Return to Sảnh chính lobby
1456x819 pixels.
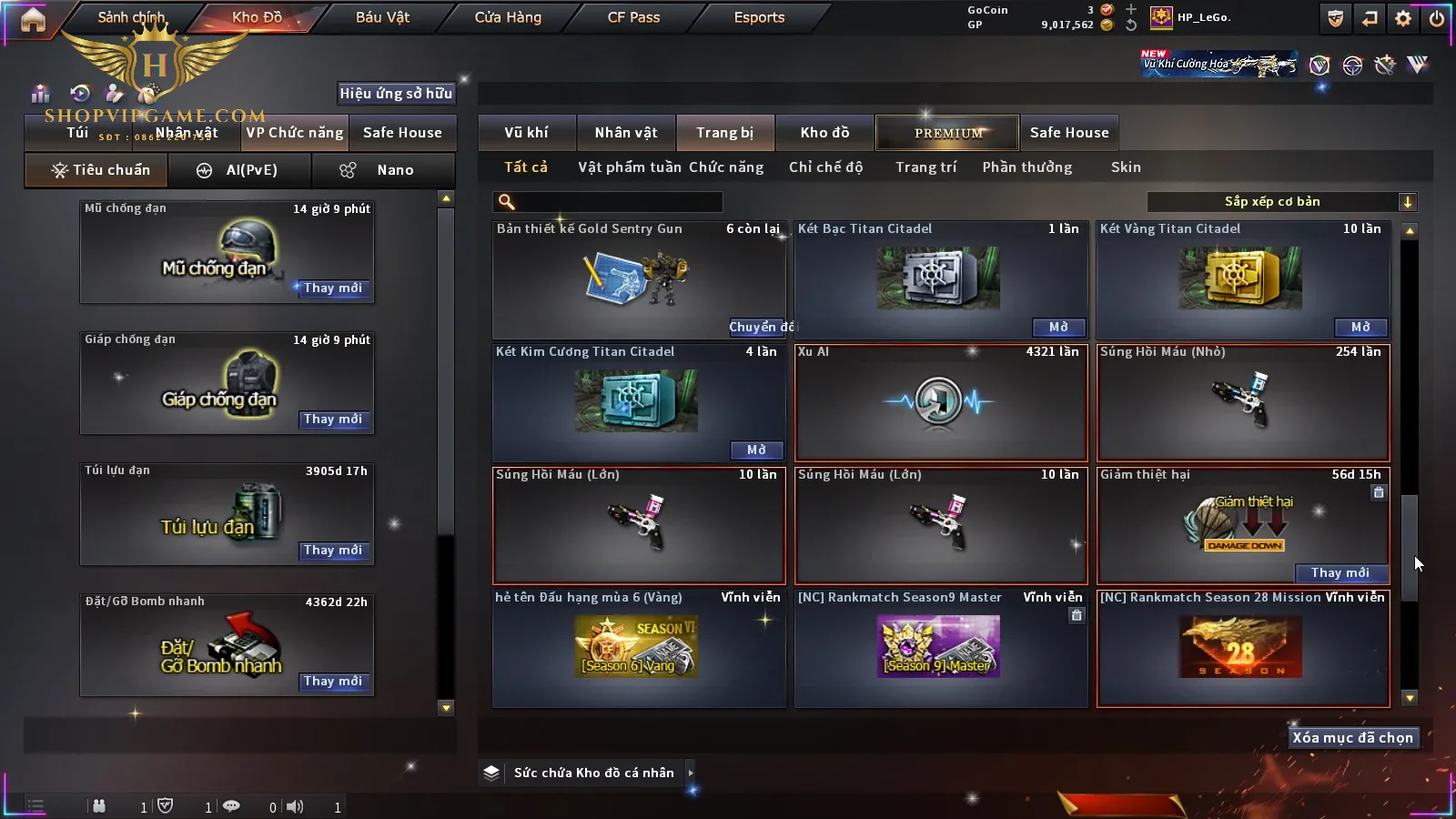pos(131,17)
